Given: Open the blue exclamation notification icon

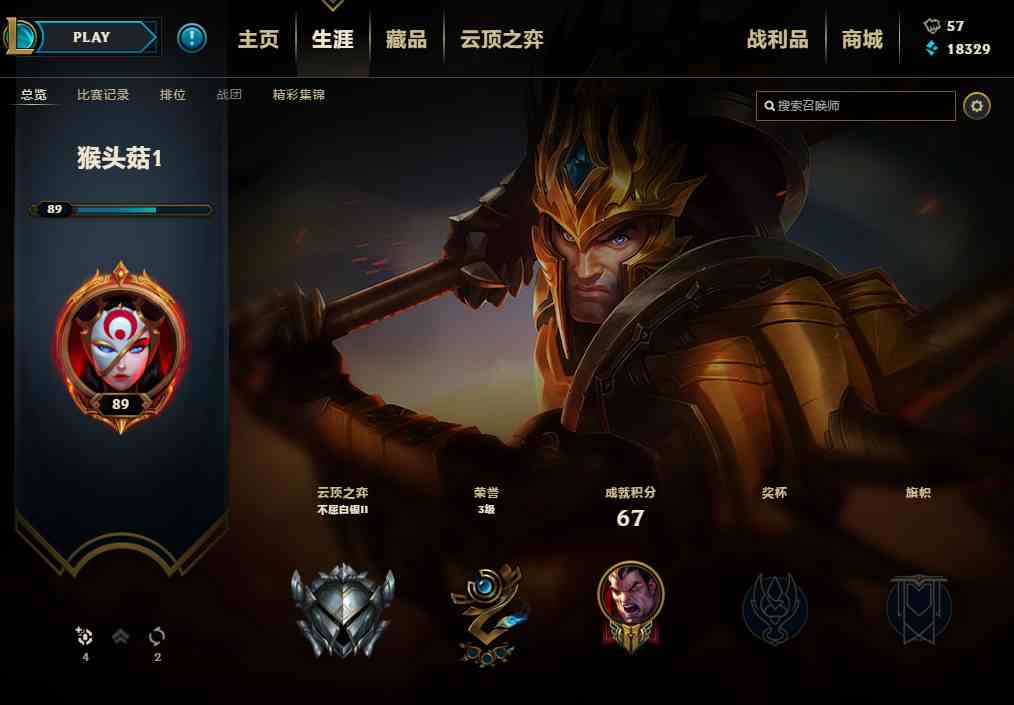Looking at the screenshot, I should coord(192,38).
